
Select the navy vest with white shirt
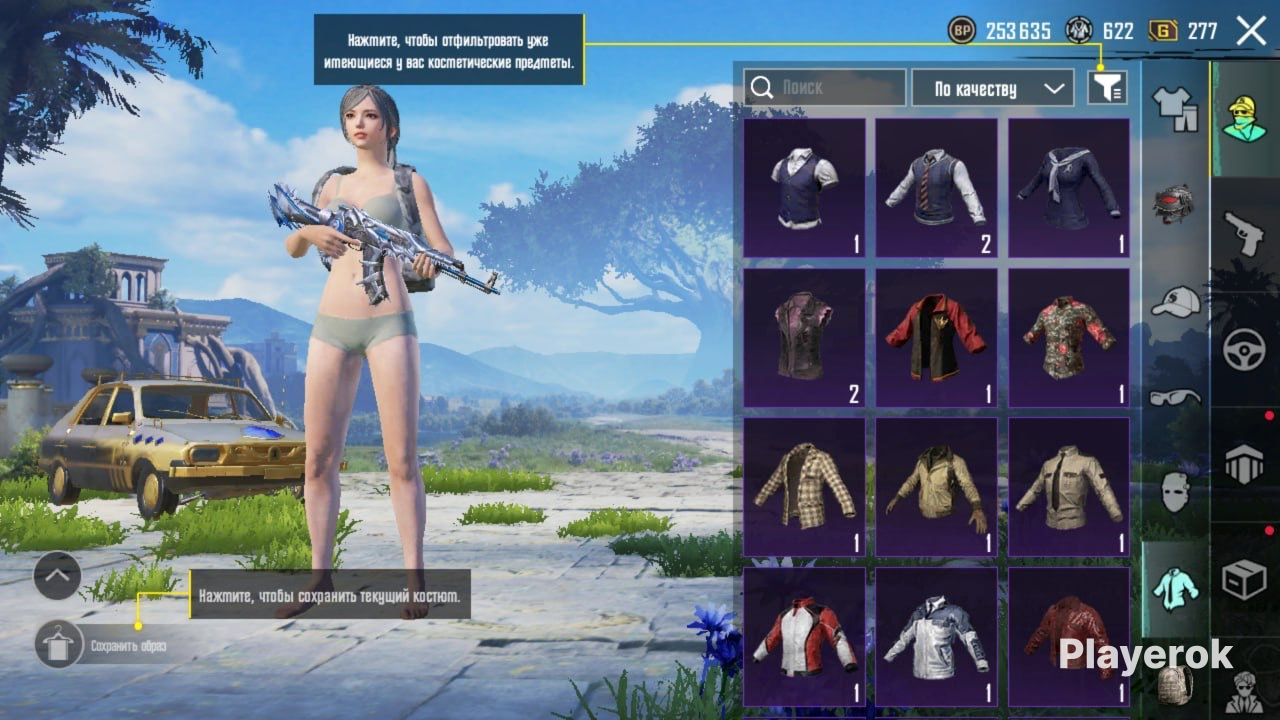(804, 188)
